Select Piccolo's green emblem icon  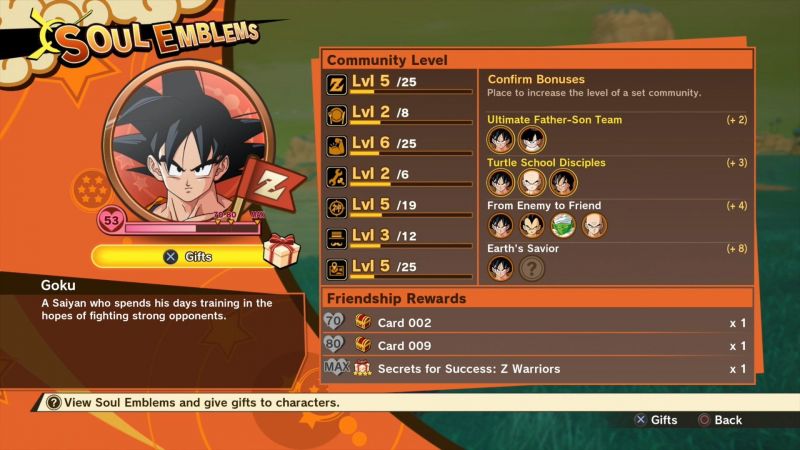click(564, 226)
